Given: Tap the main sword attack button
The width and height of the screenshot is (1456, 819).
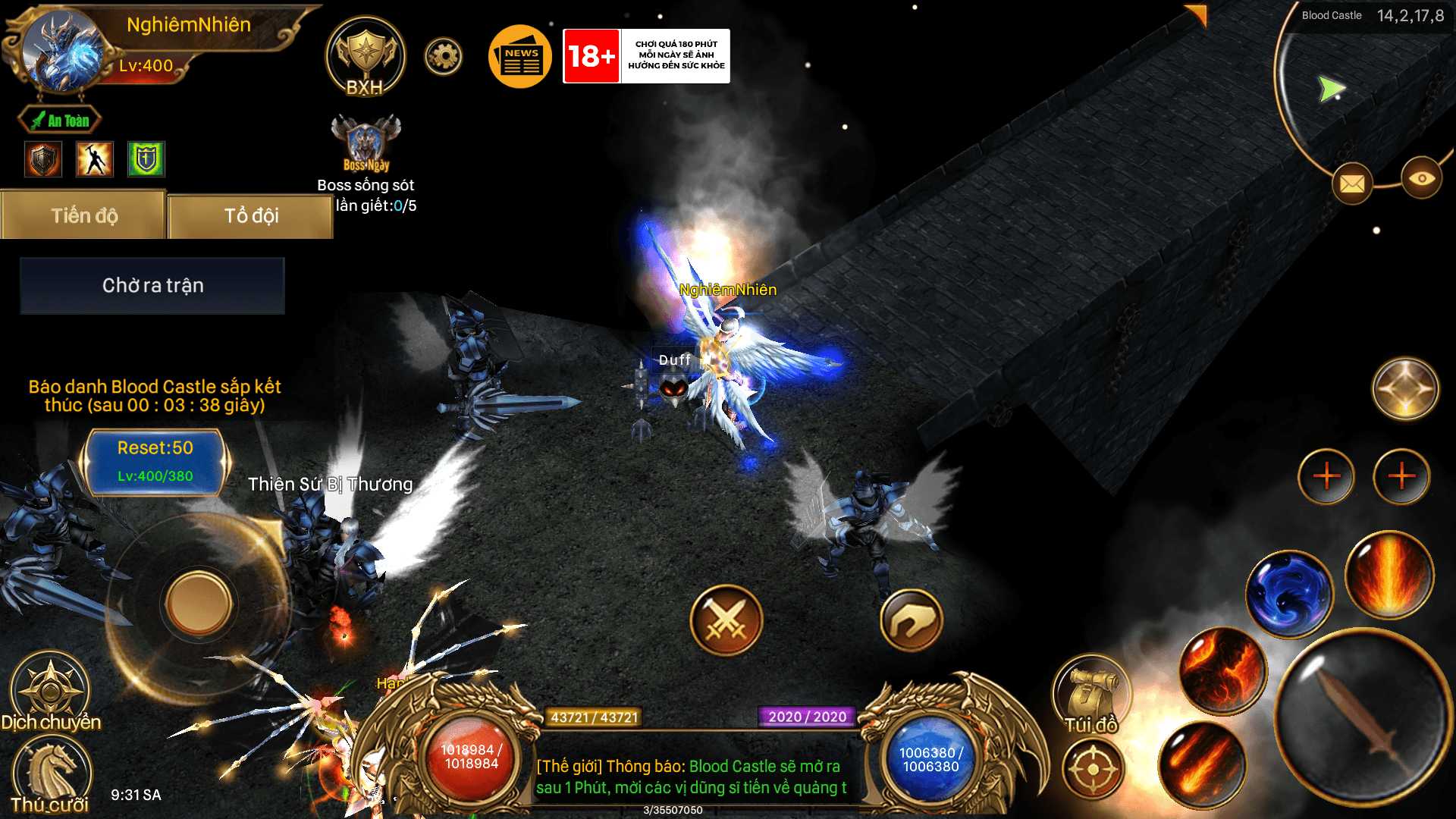Looking at the screenshot, I should coord(1361,717).
